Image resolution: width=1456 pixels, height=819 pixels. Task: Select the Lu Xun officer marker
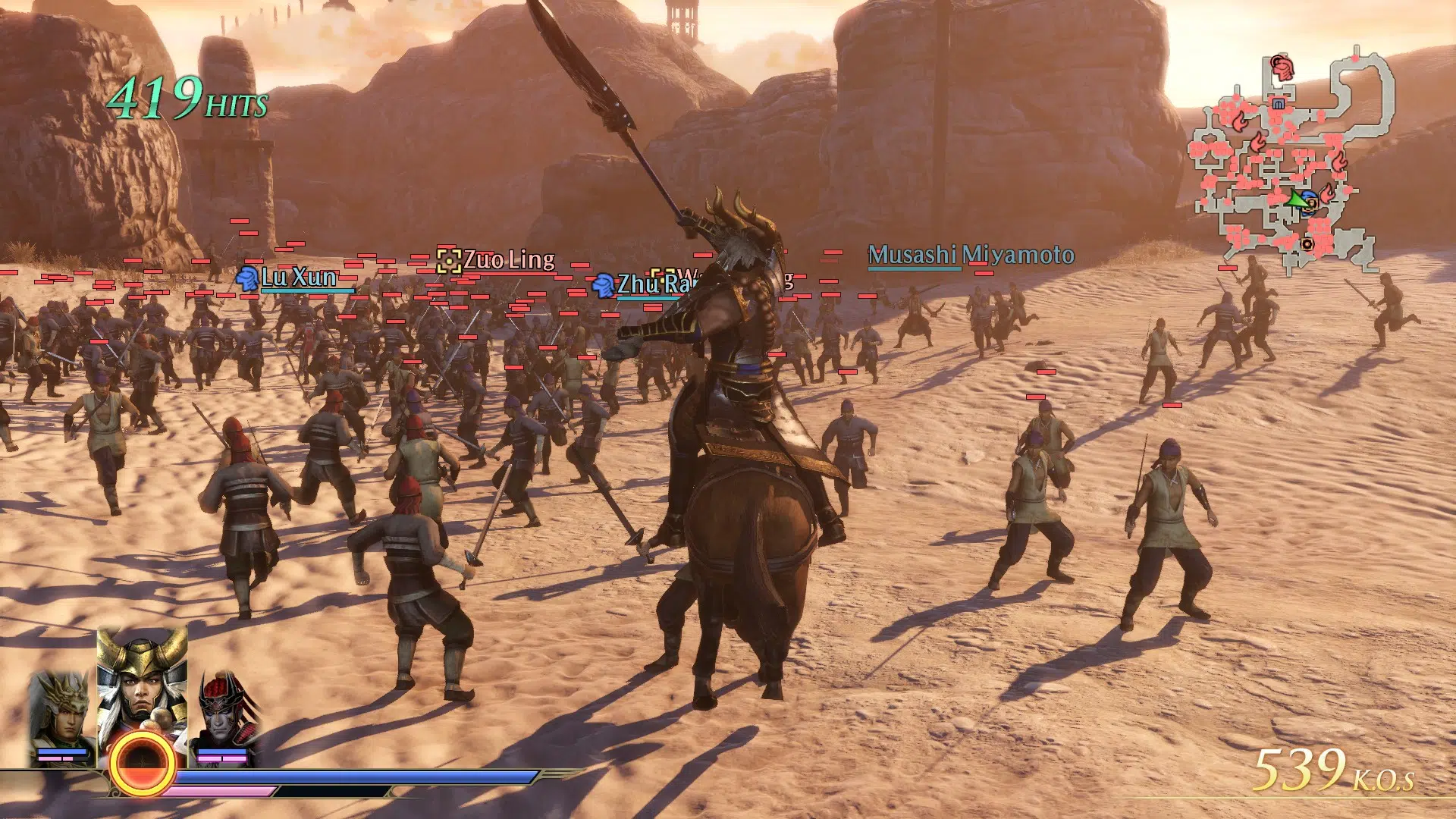coord(247,278)
